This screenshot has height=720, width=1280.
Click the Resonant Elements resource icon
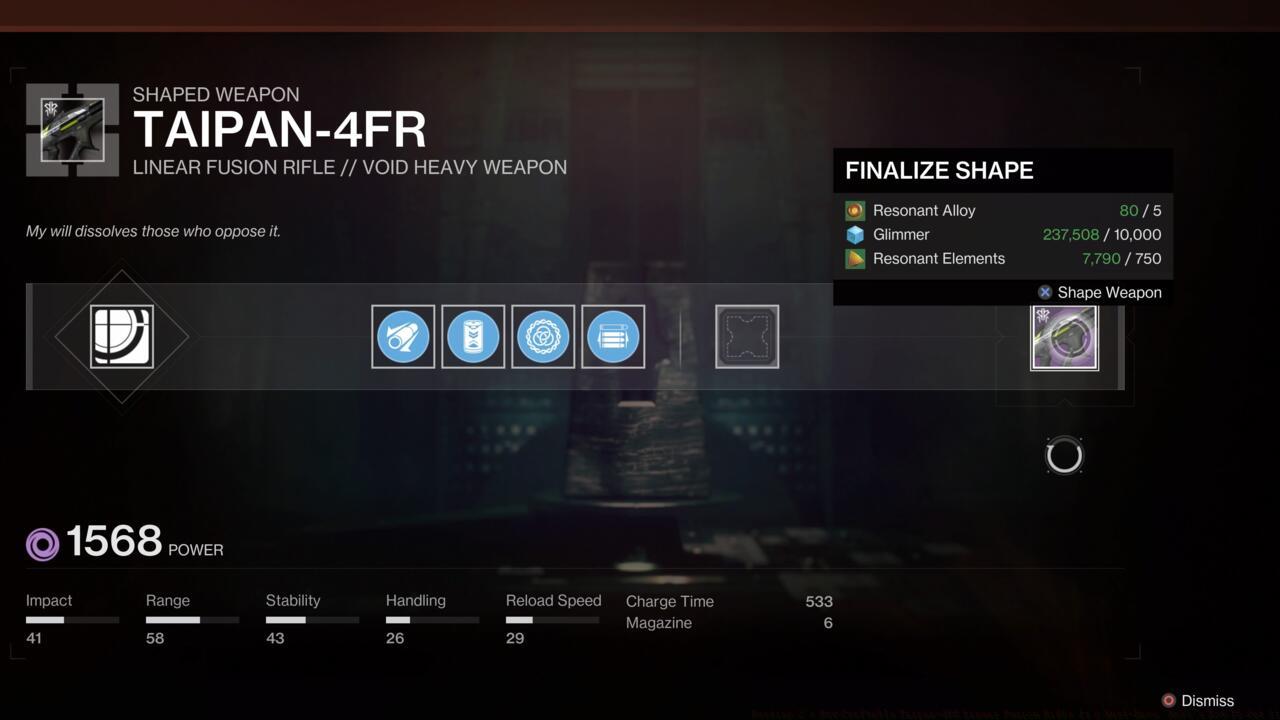[855, 258]
